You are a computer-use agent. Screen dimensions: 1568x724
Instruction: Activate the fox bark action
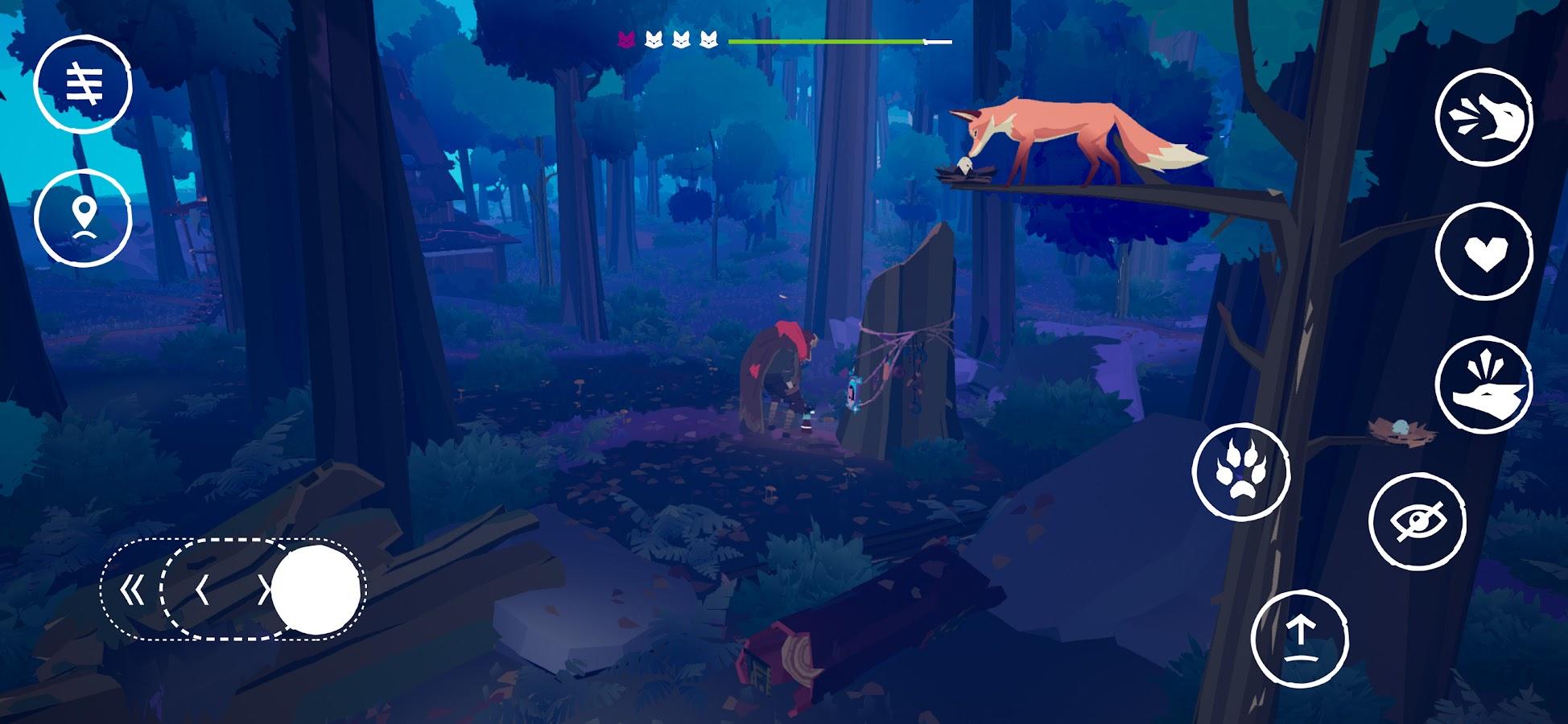pos(1484,118)
